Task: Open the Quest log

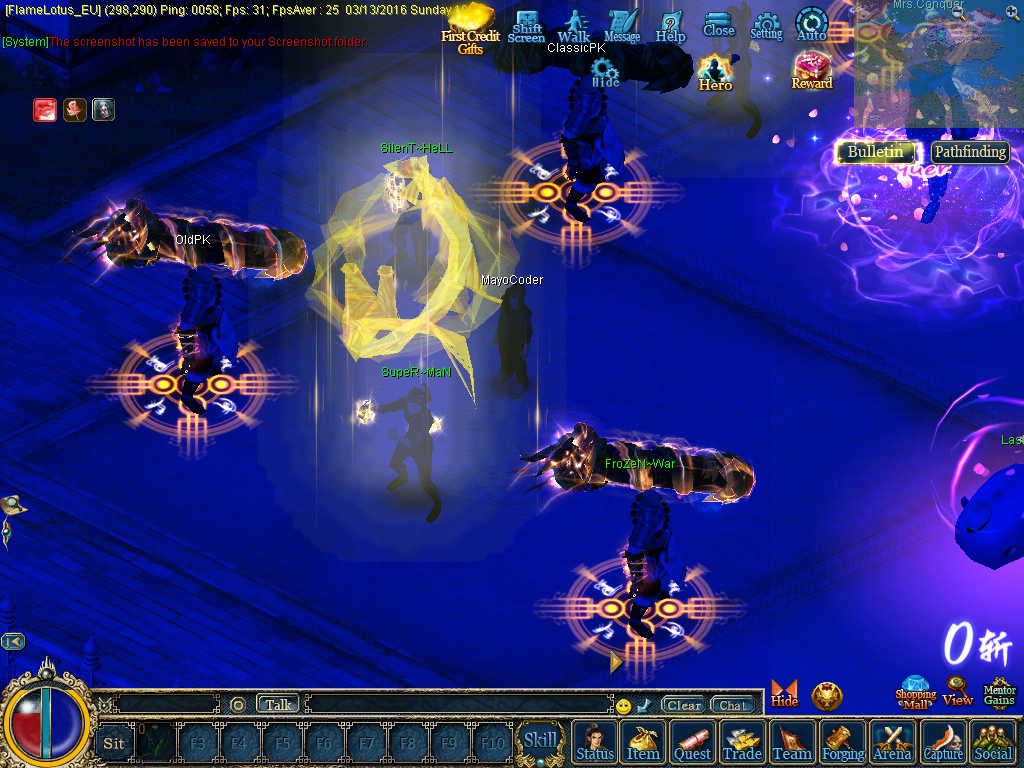Action: tap(692, 742)
